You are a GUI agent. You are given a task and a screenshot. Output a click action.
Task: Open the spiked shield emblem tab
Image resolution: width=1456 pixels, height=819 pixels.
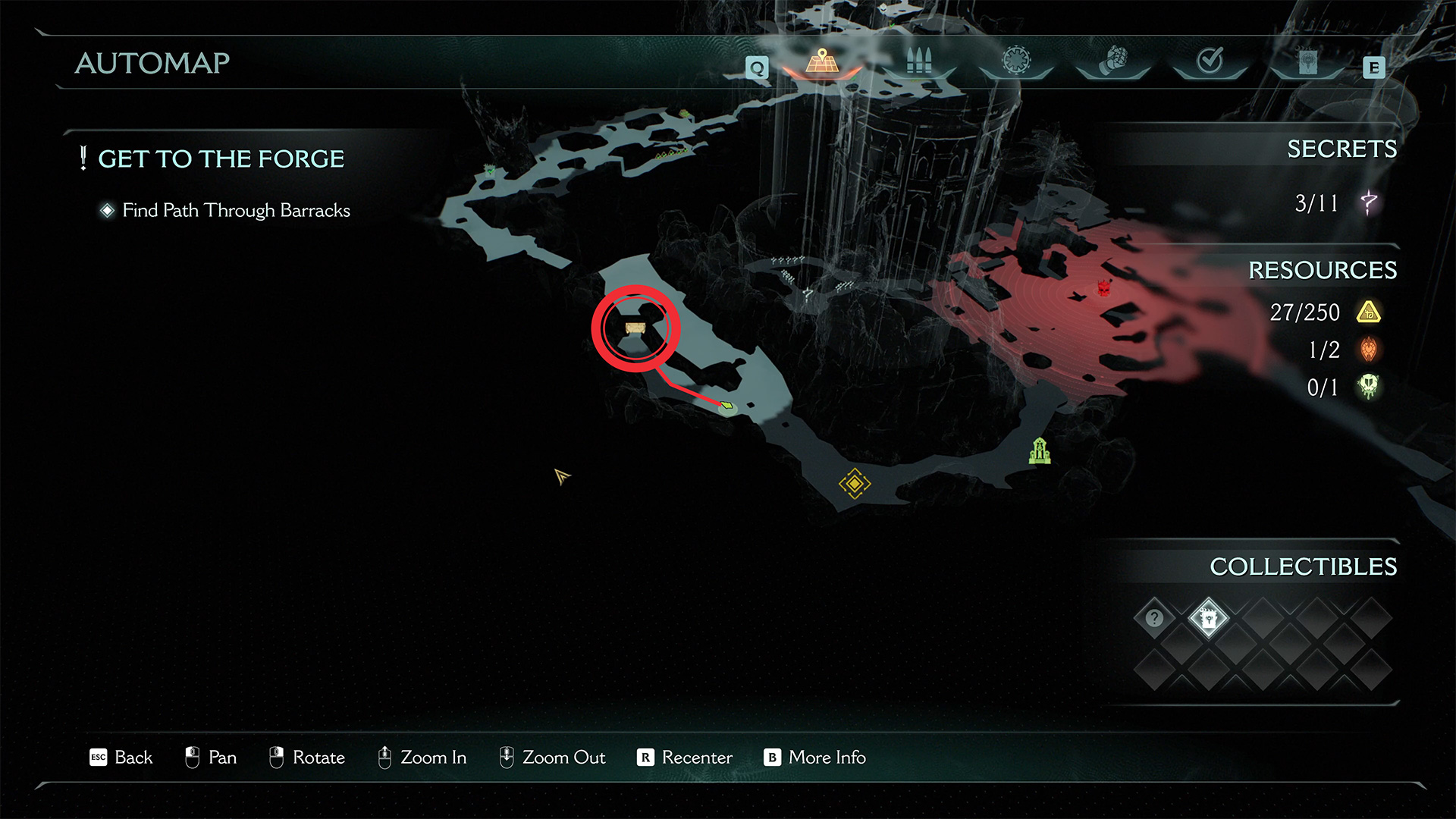pos(1016,61)
